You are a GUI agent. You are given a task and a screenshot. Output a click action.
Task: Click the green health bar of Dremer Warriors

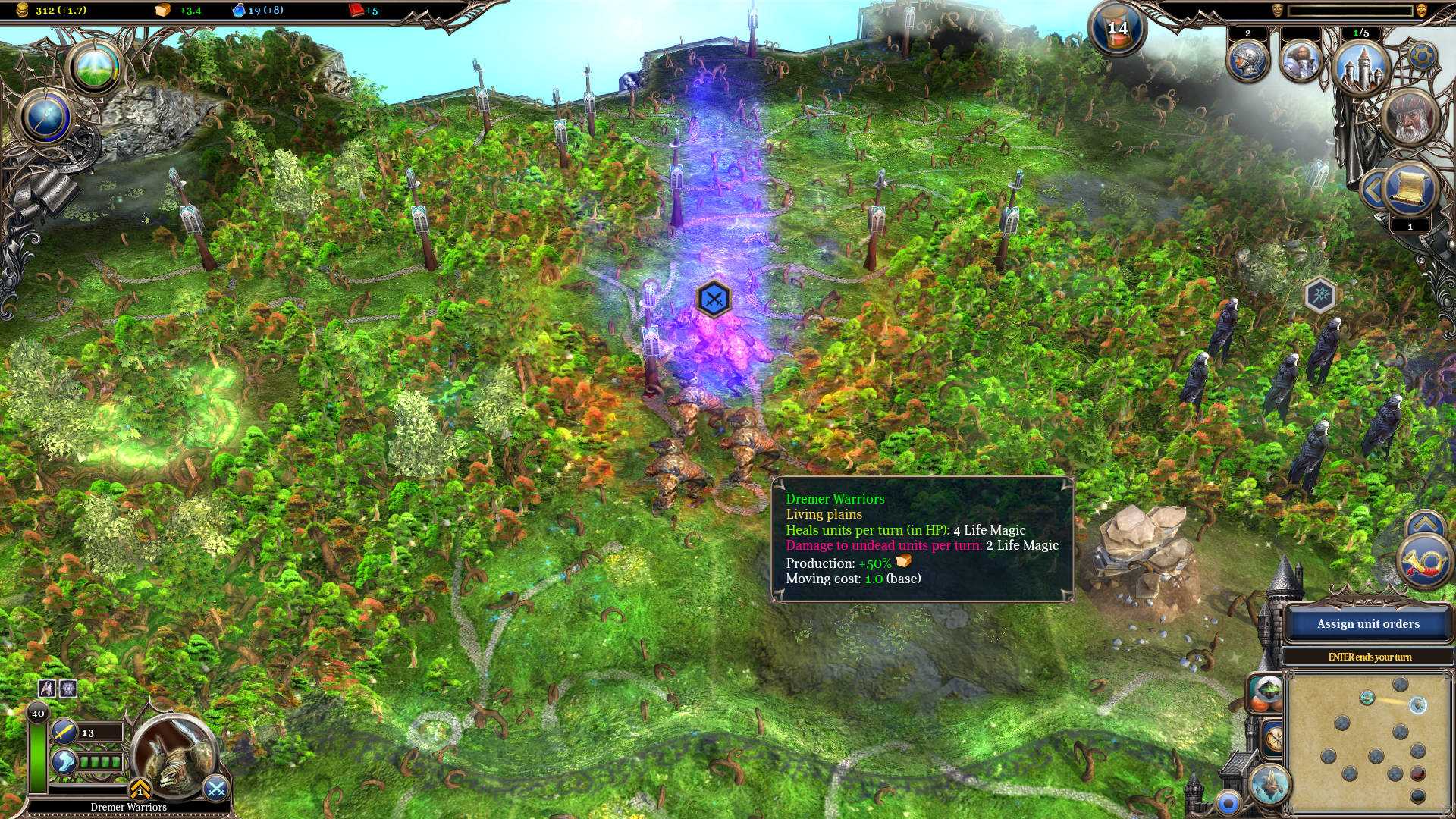tap(37, 758)
